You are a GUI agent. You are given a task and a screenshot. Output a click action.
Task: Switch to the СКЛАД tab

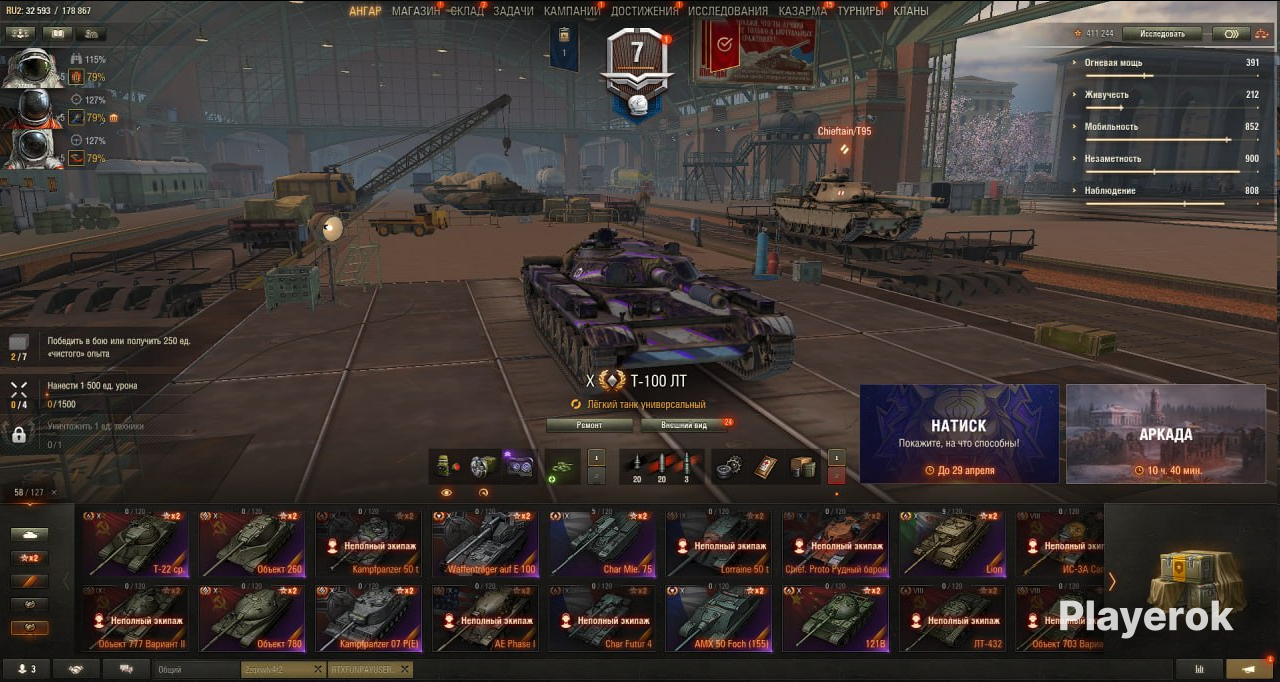point(467,11)
